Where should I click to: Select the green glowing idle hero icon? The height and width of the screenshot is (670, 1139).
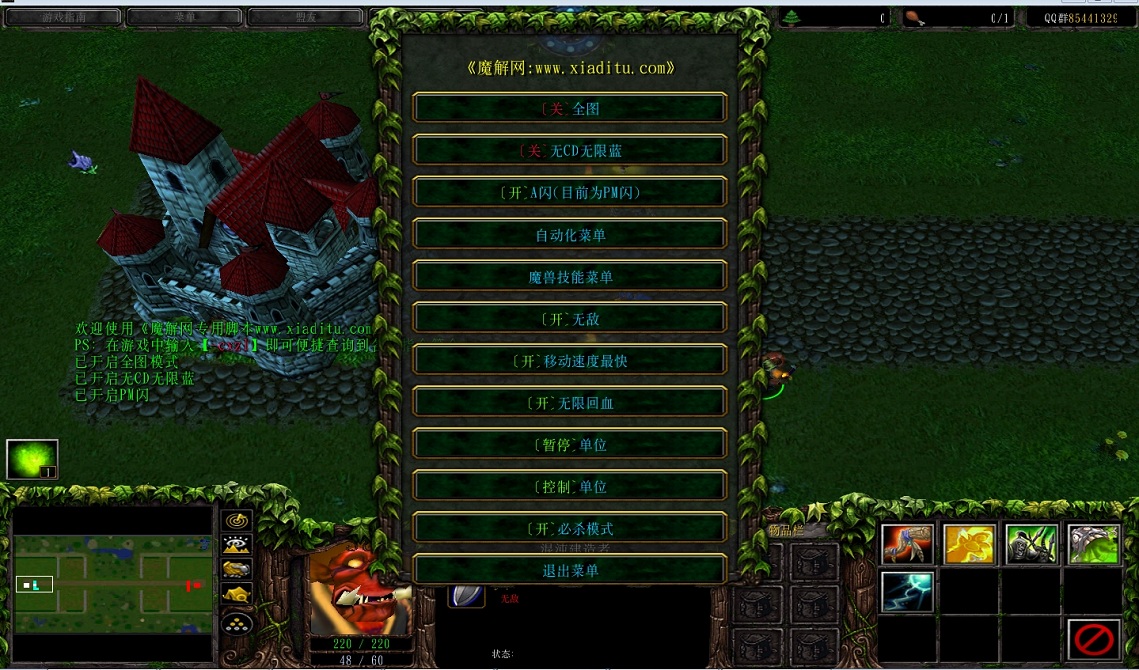[x=32, y=460]
